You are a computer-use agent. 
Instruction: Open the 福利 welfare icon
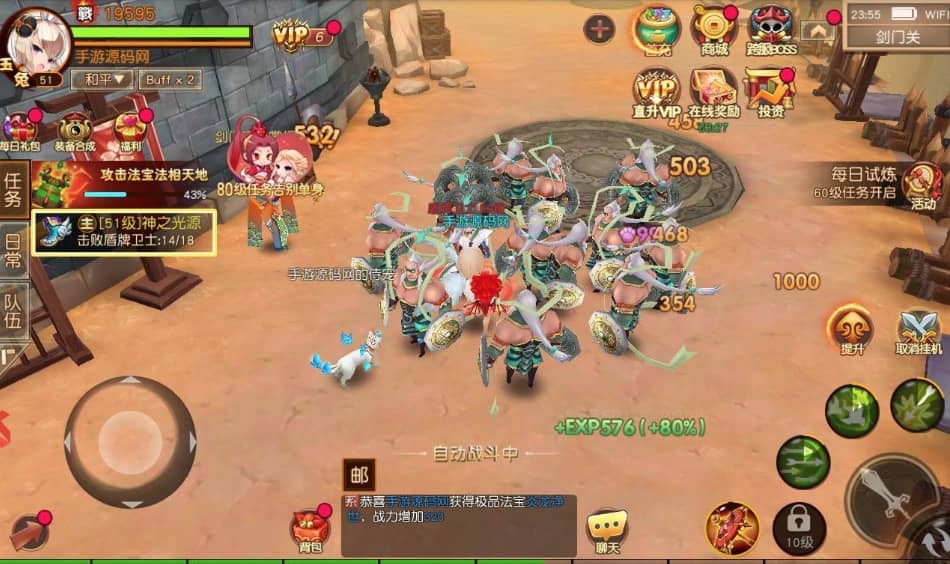point(129,131)
